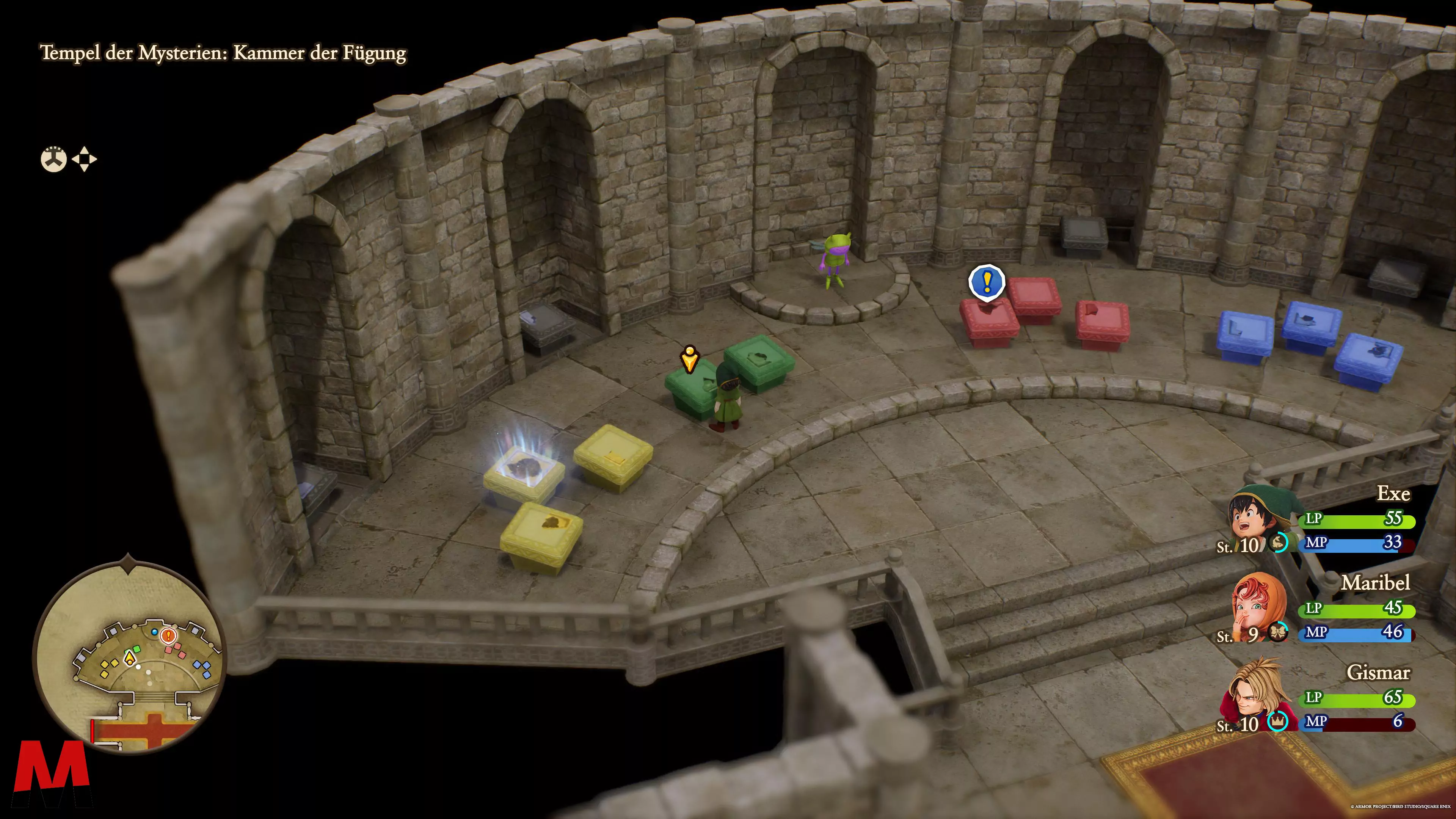Image resolution: width=1456 pixels, height=819 pixels.
Task: Open the circular minimap
Action: pos(129,656)
